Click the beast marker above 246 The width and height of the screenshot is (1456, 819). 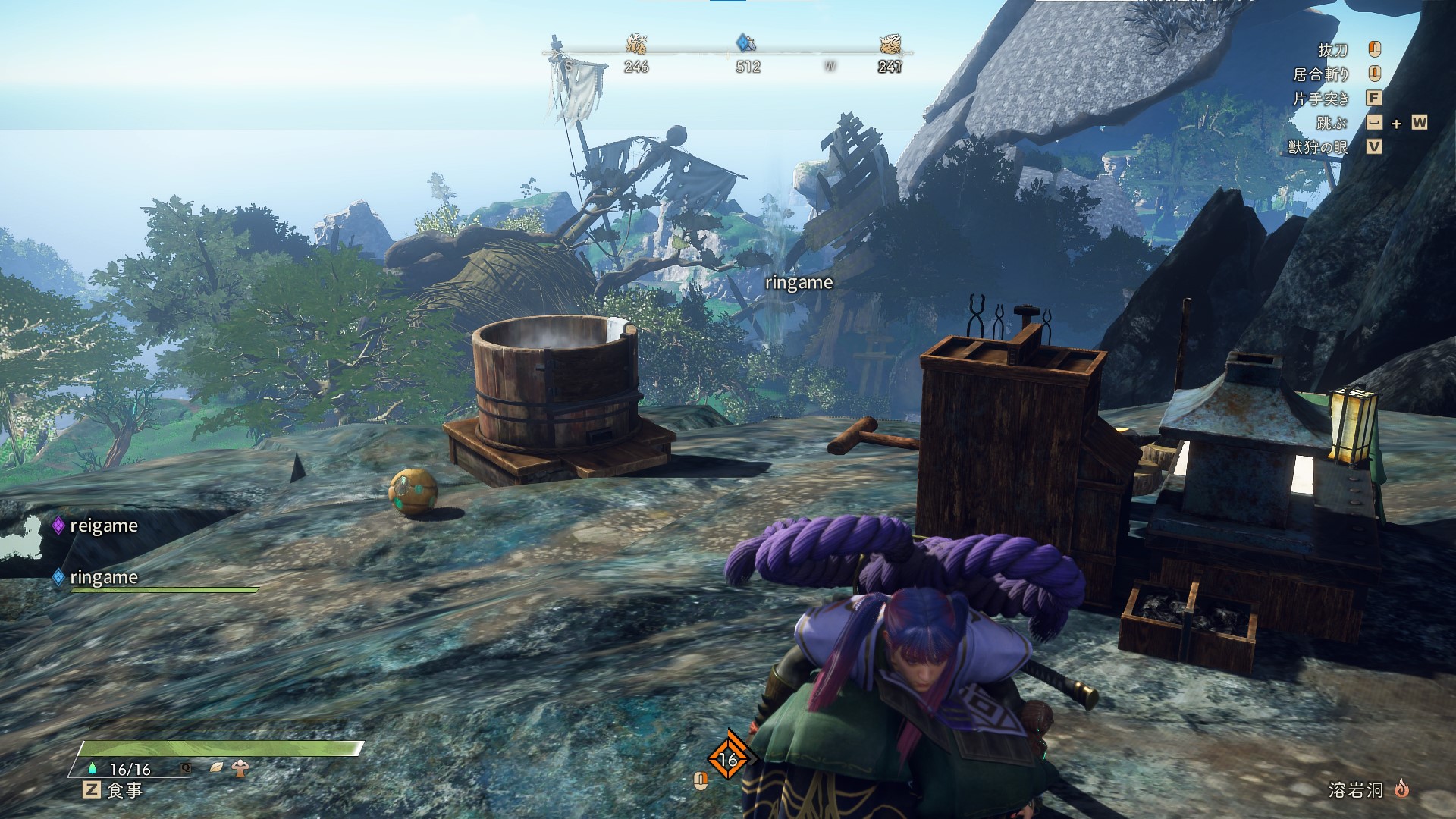[636, 43]
